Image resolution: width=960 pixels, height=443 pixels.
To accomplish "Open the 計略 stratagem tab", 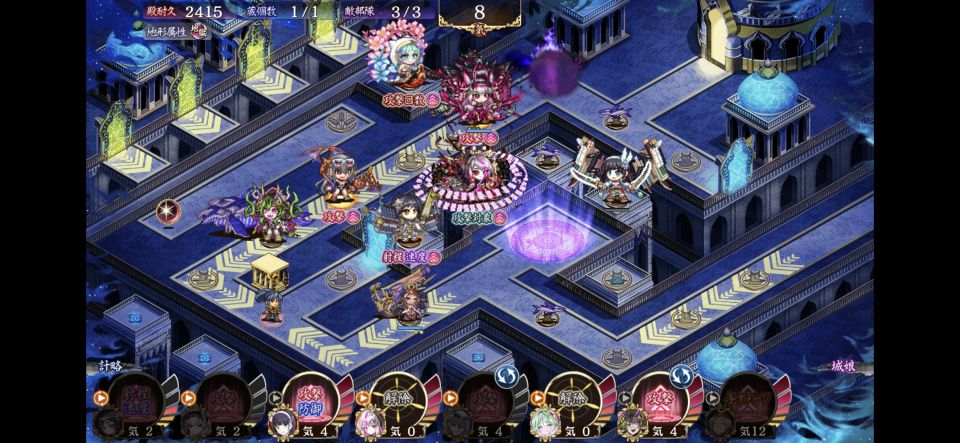I will 112,366.
